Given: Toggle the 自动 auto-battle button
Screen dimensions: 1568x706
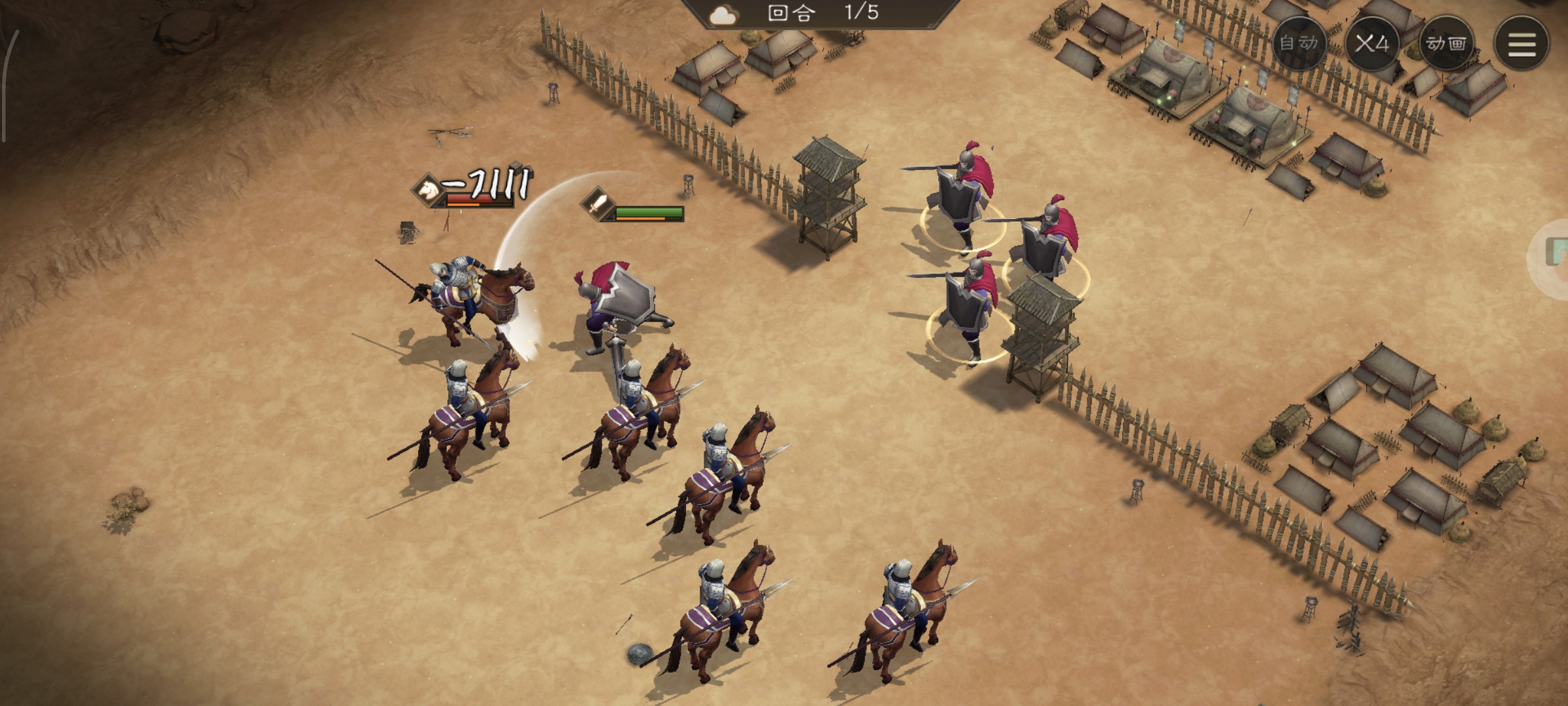Looking at the screenshot, I should (1299, 44).
